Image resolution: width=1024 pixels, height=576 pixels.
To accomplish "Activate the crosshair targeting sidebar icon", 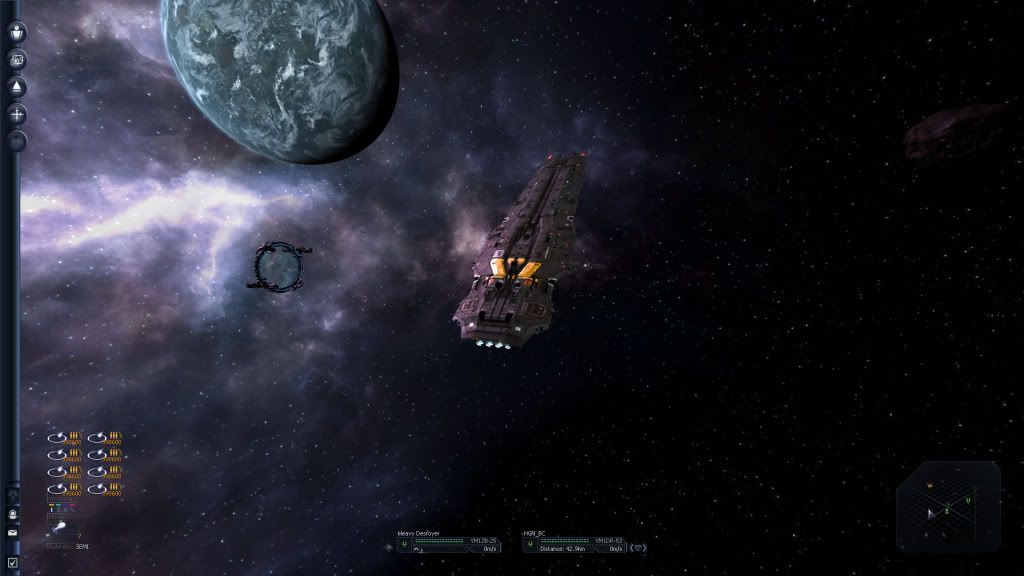I will pyautogui.click(x=17, y=114).
